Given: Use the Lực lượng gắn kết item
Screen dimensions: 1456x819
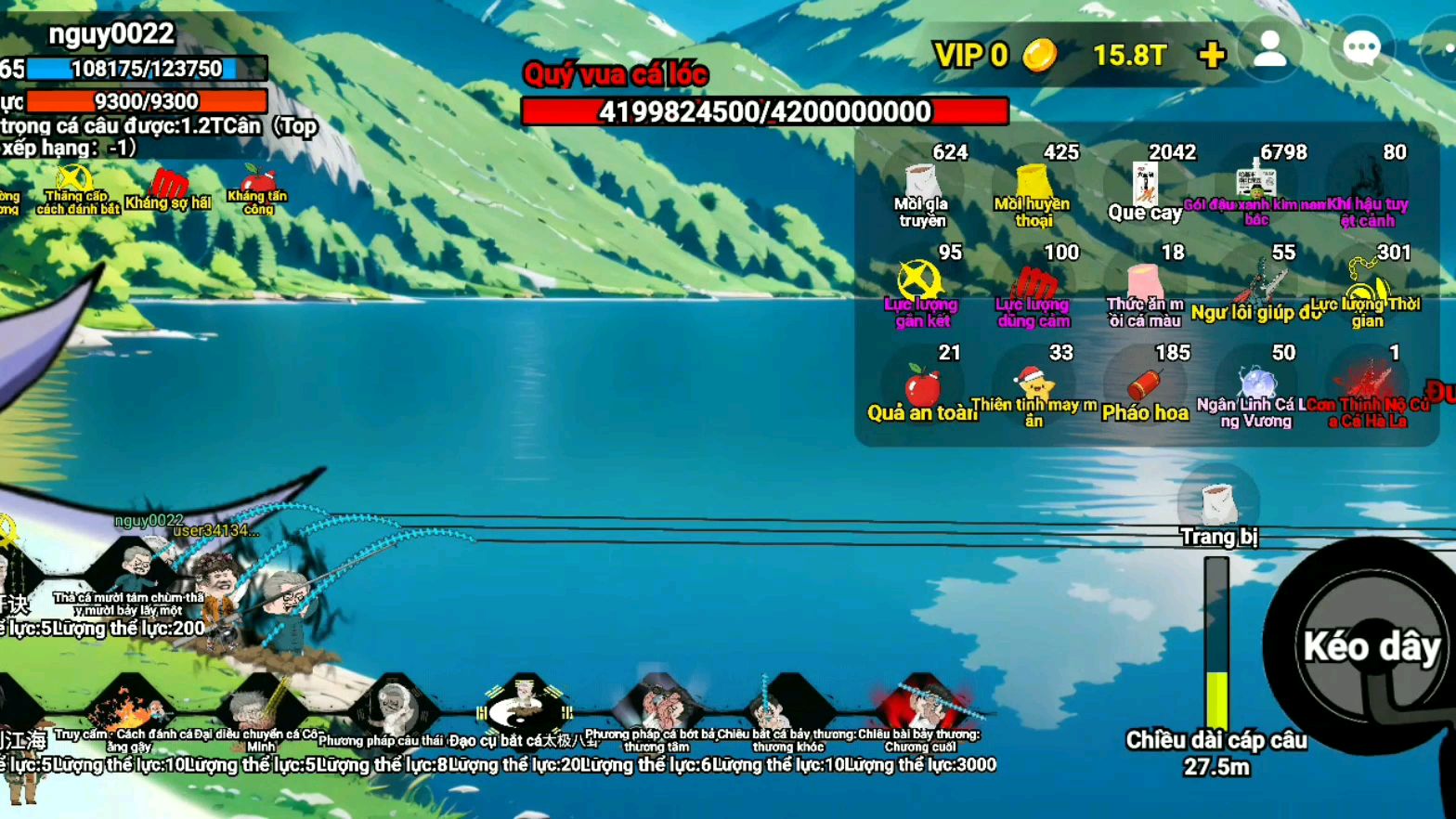Looking at the screenshot, I should coord(920,286).
